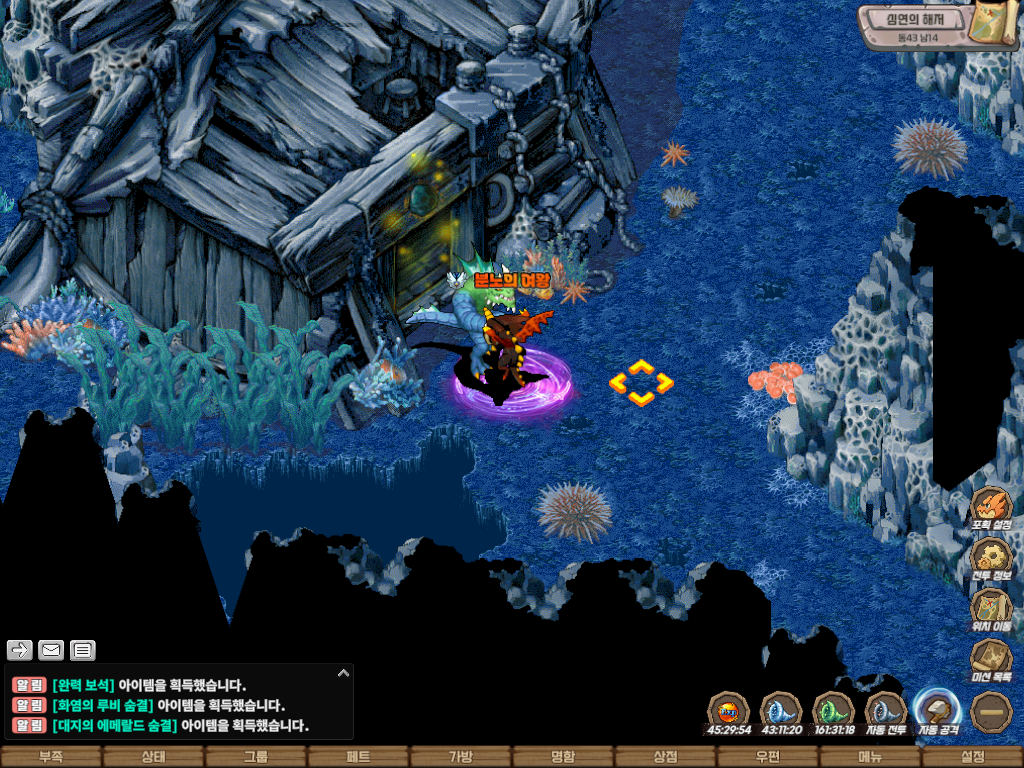The height and width of the screenshot is (768, 1024).
Task: Open the 포획 설정 capture settings icon
Action: coord(991,507)
